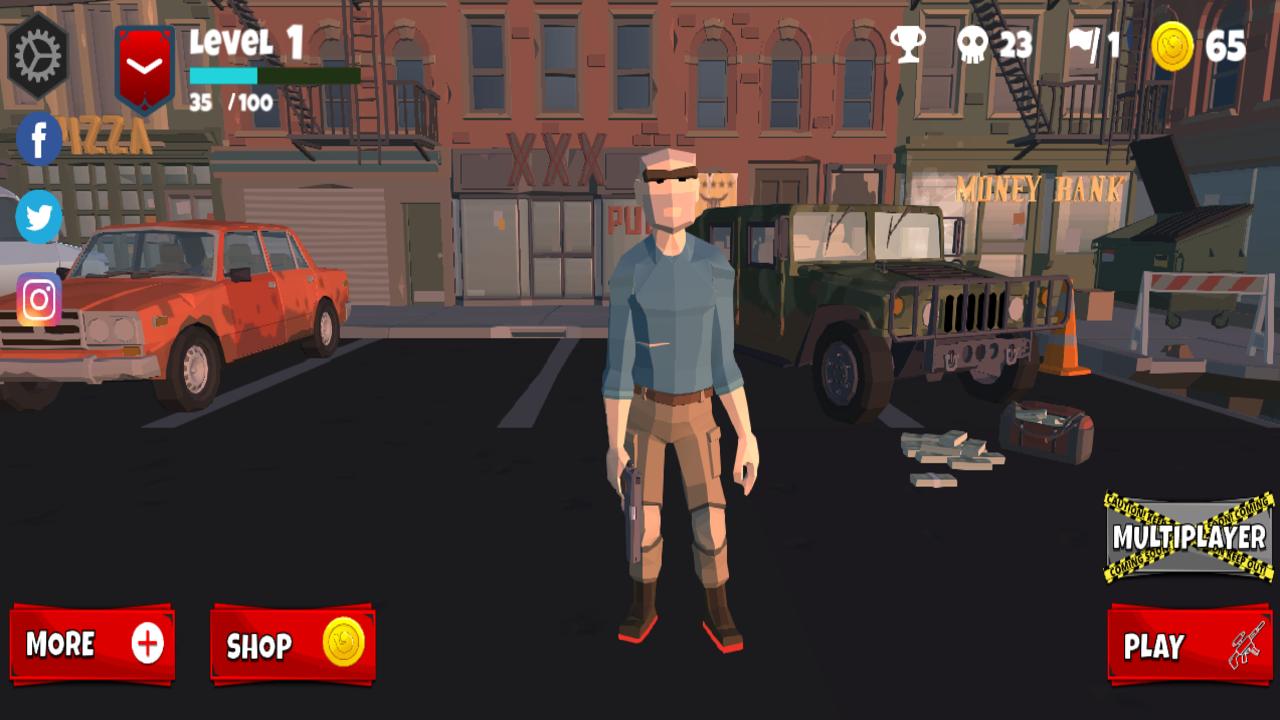Click the More button
The width and height of the screenshot is (1280, 720).
tap(92, 645)
